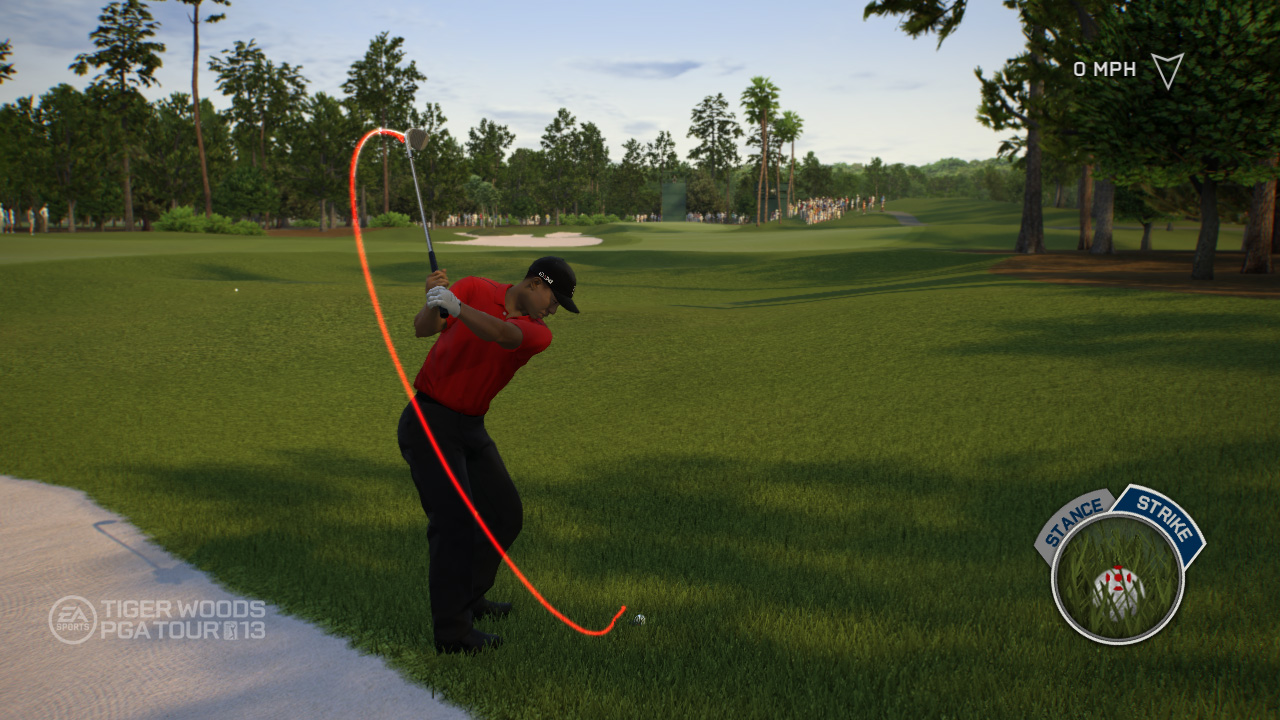The image size is (1280, 720).
Task: Click the 0 MPH wind speed readout
Action: [1103, 68]
